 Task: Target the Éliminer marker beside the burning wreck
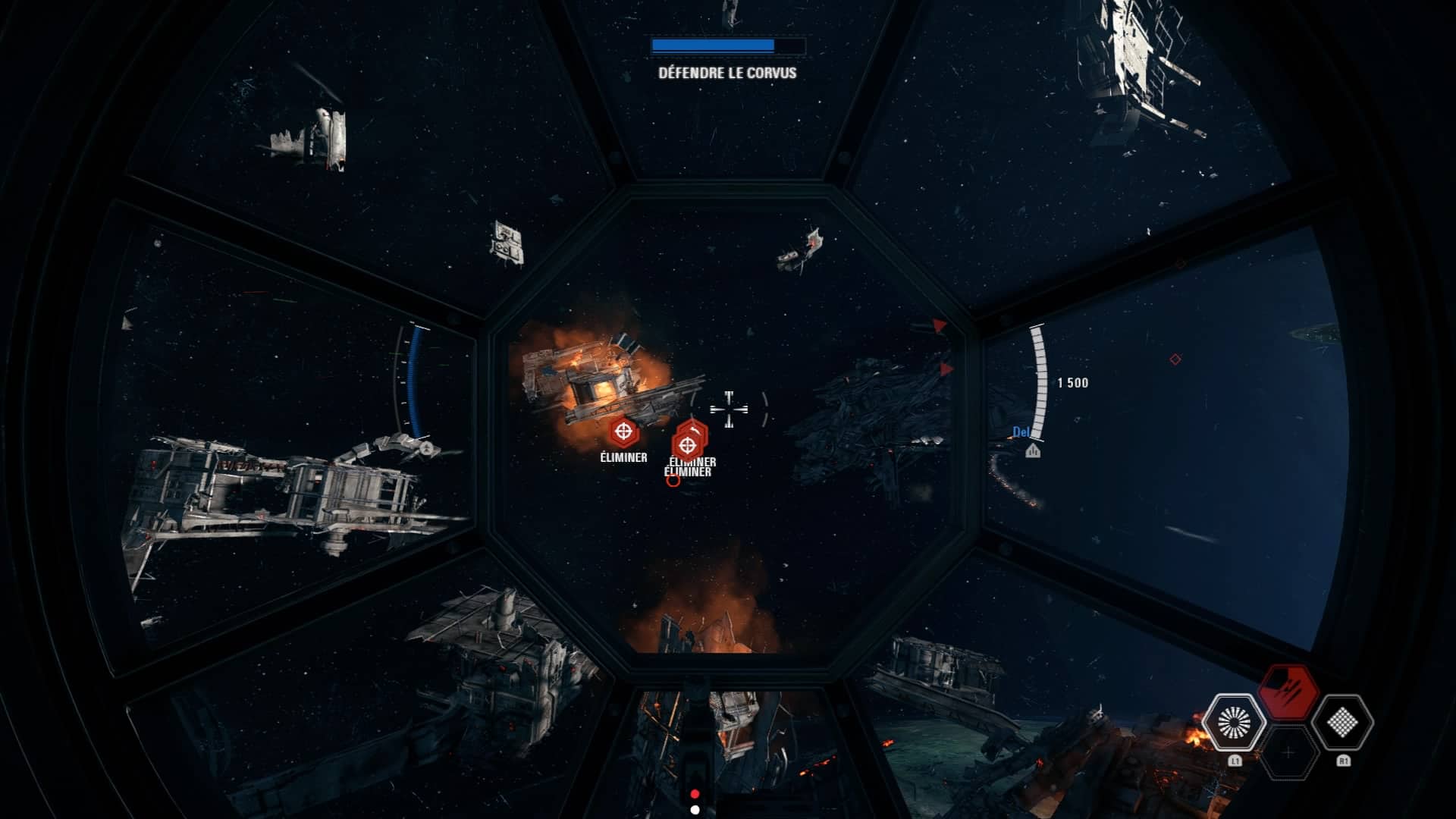point(623,433)
